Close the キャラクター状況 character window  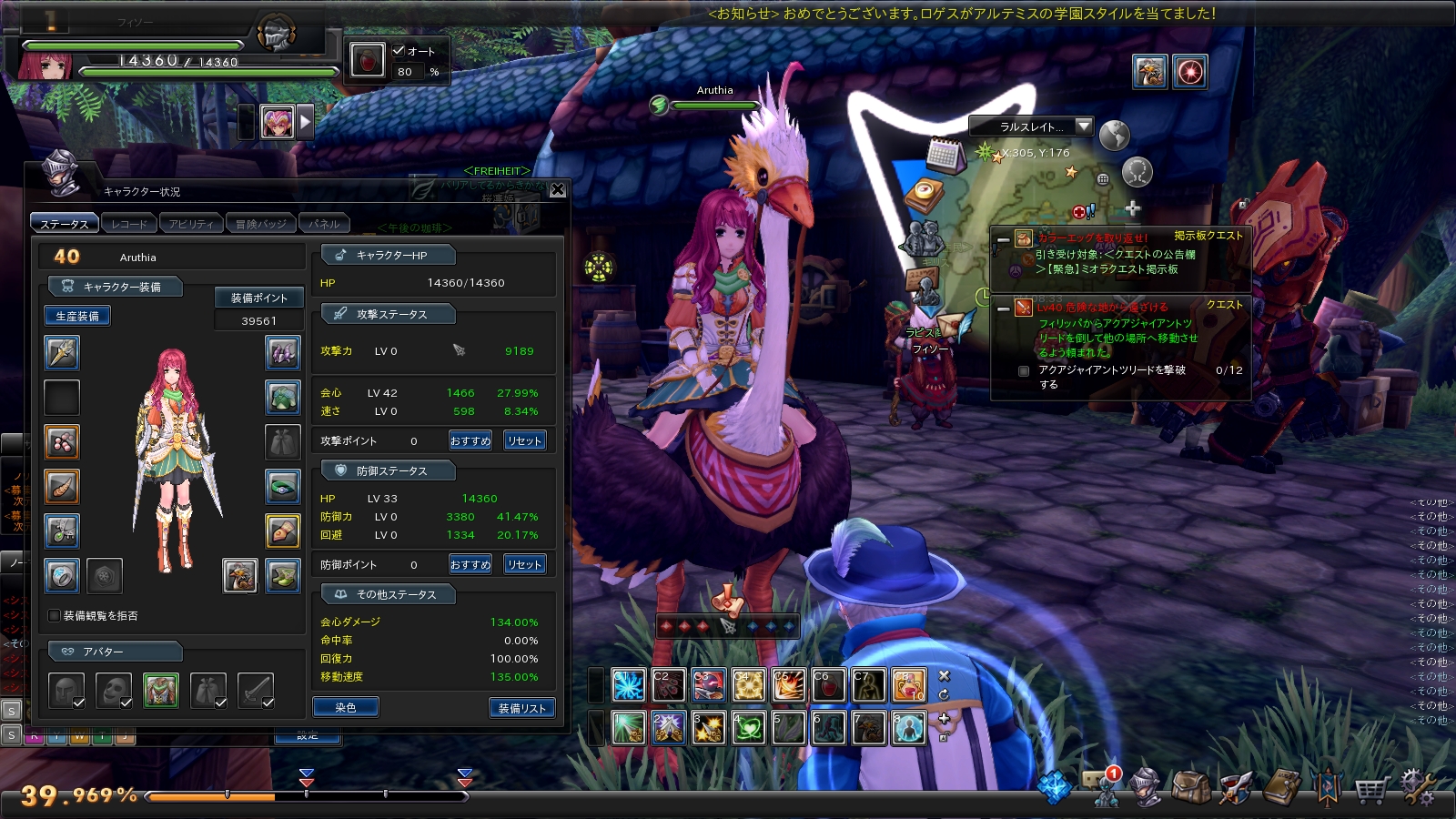(558, 189)
